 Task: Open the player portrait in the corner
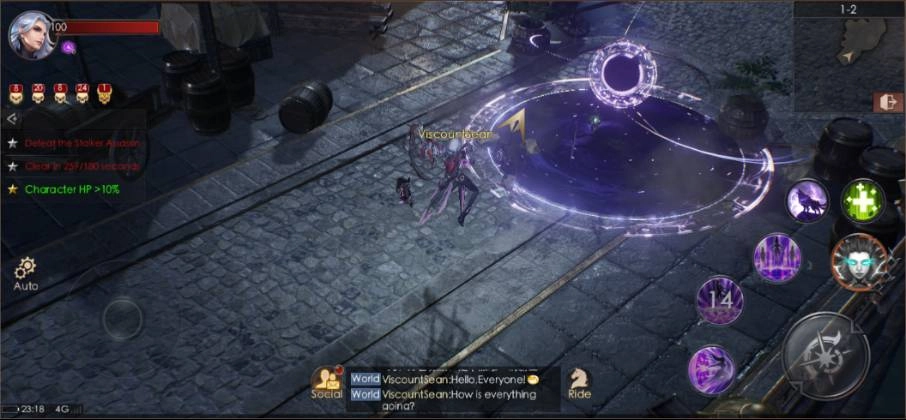tap(30, 35)
